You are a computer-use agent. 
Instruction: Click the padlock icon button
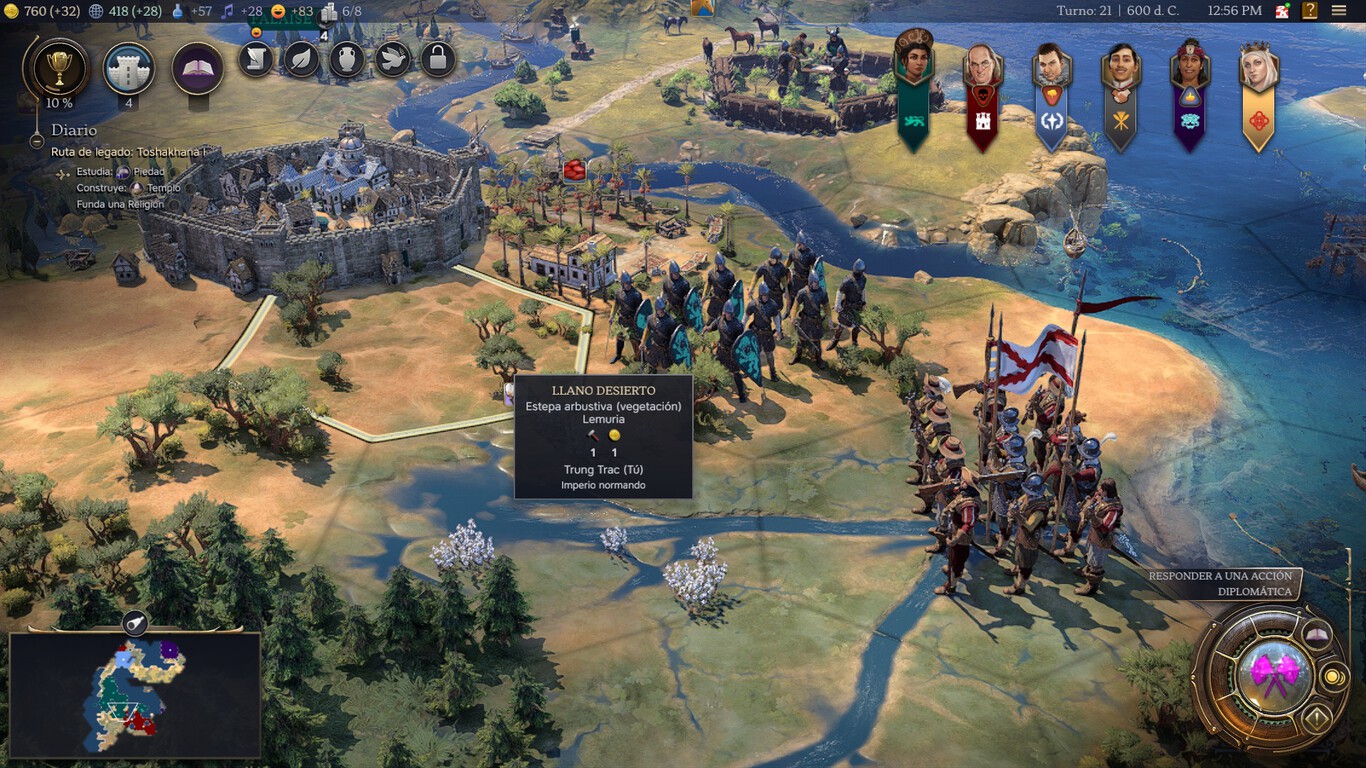pyautogui.click(x=437, y=60)
